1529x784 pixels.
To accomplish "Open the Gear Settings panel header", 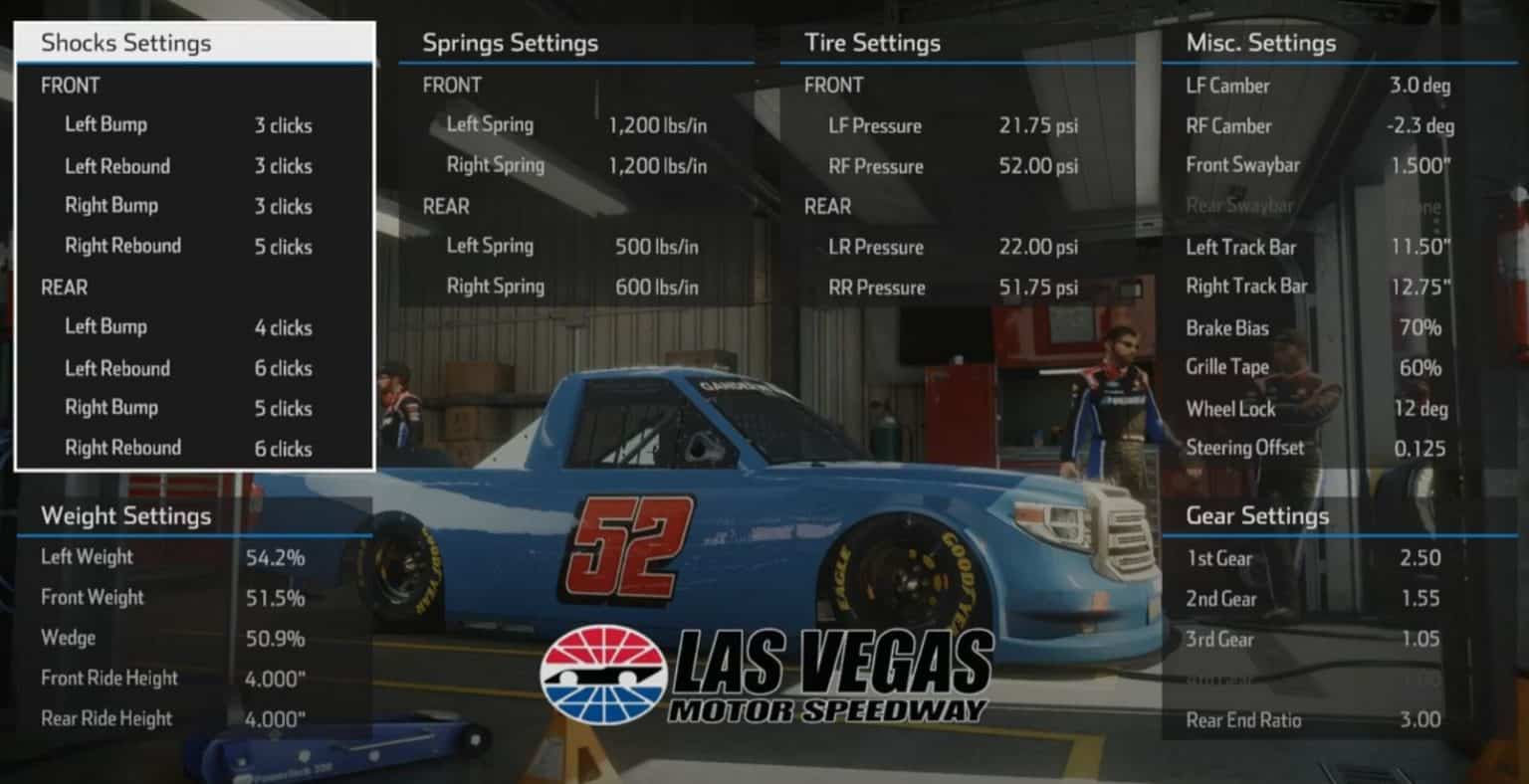I will 1257,516.
